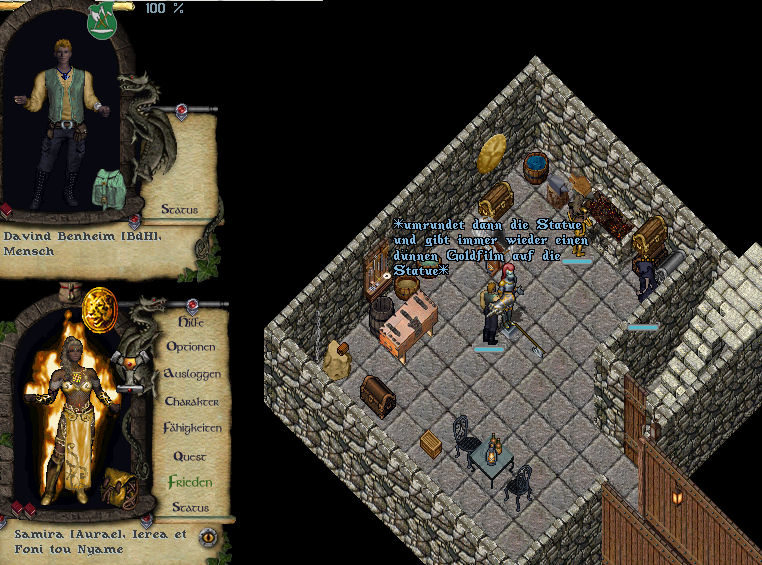This screenshot has height=565, width=762.
Task: Click the golden dragon medallion
Action: click(x=100, y=304)
